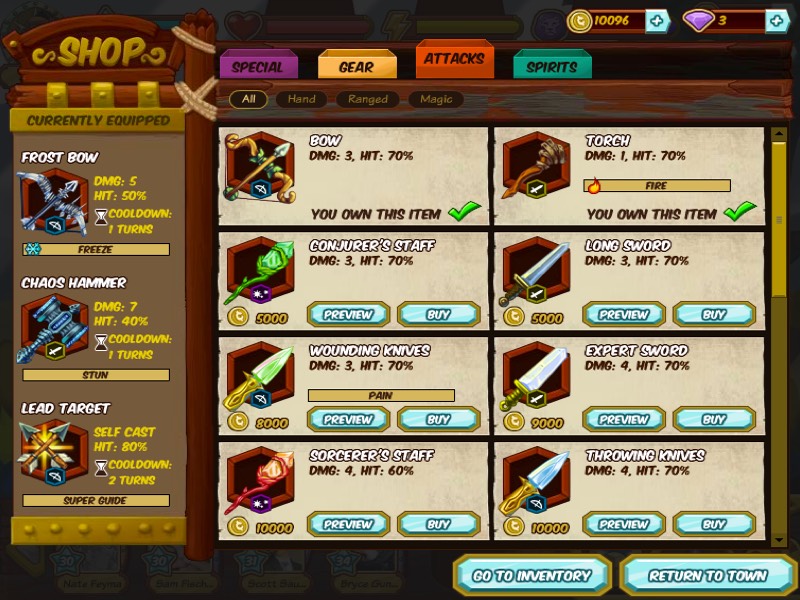This screenshot has height=600, width=800.
Task: Buy the Wounding Knives
Action: point(438,419)
